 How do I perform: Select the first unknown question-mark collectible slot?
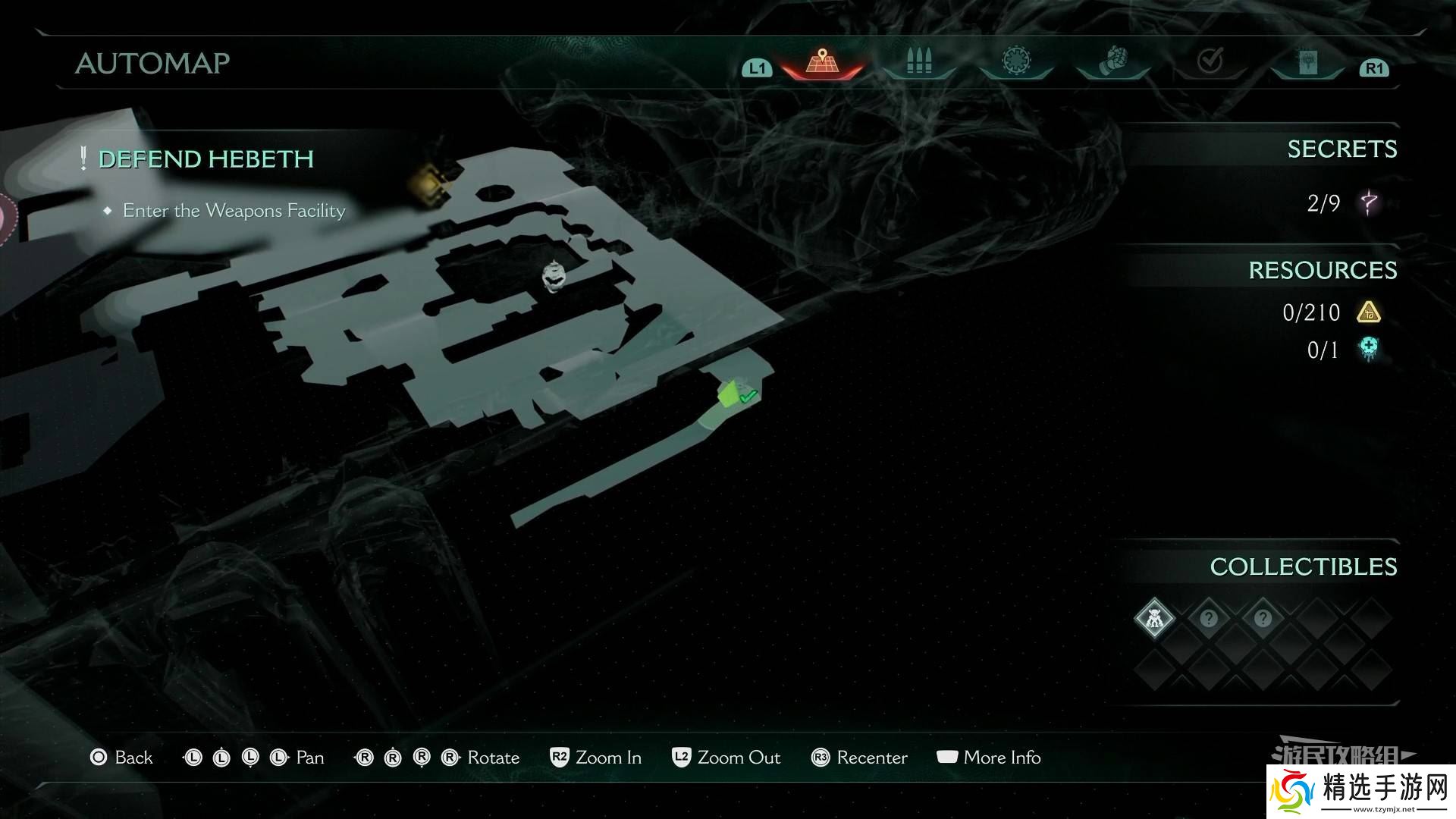[1209, 618]
